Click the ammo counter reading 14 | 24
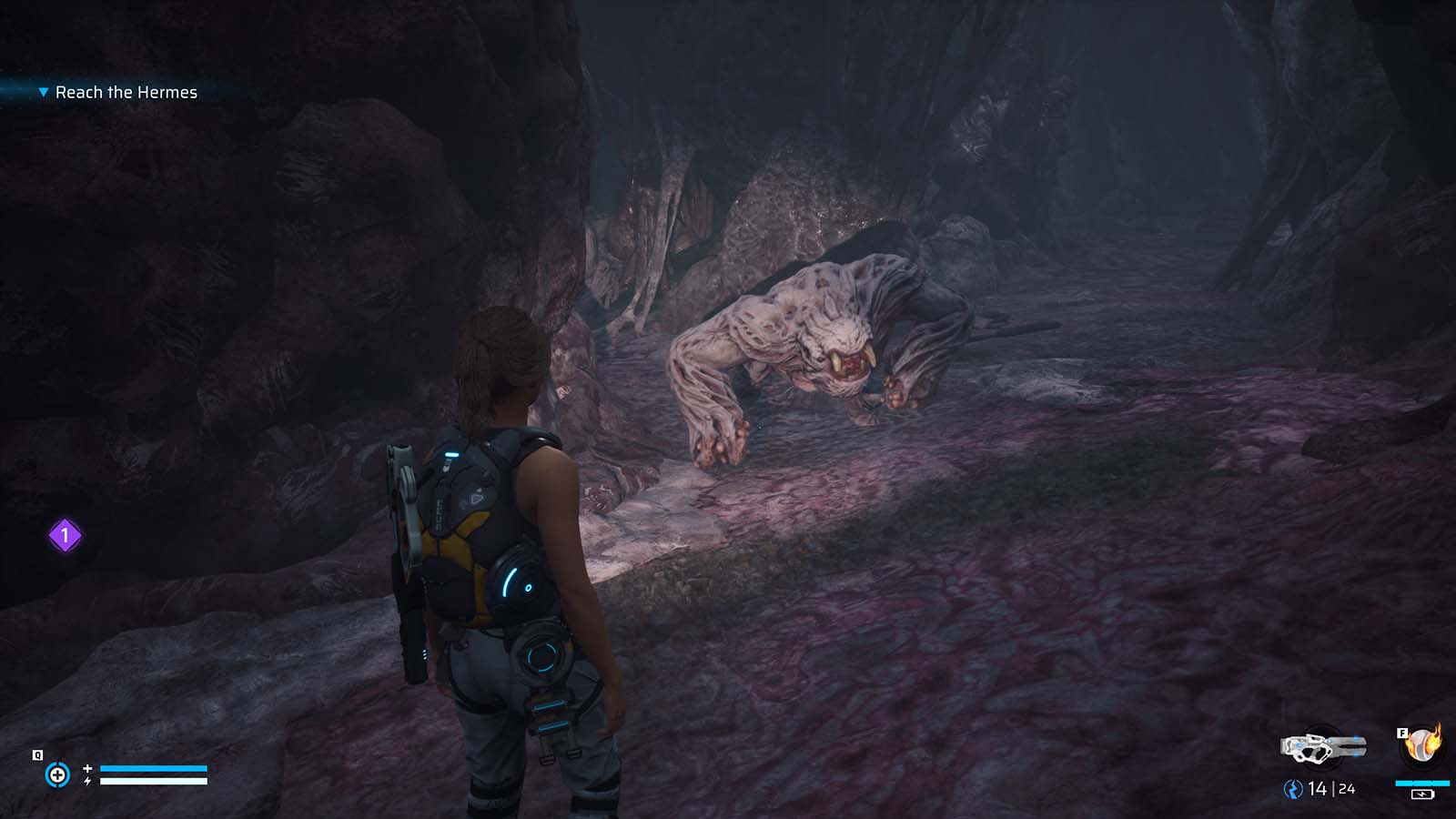The width and height of the screenshot is (1456, 819). [1330, 788]
